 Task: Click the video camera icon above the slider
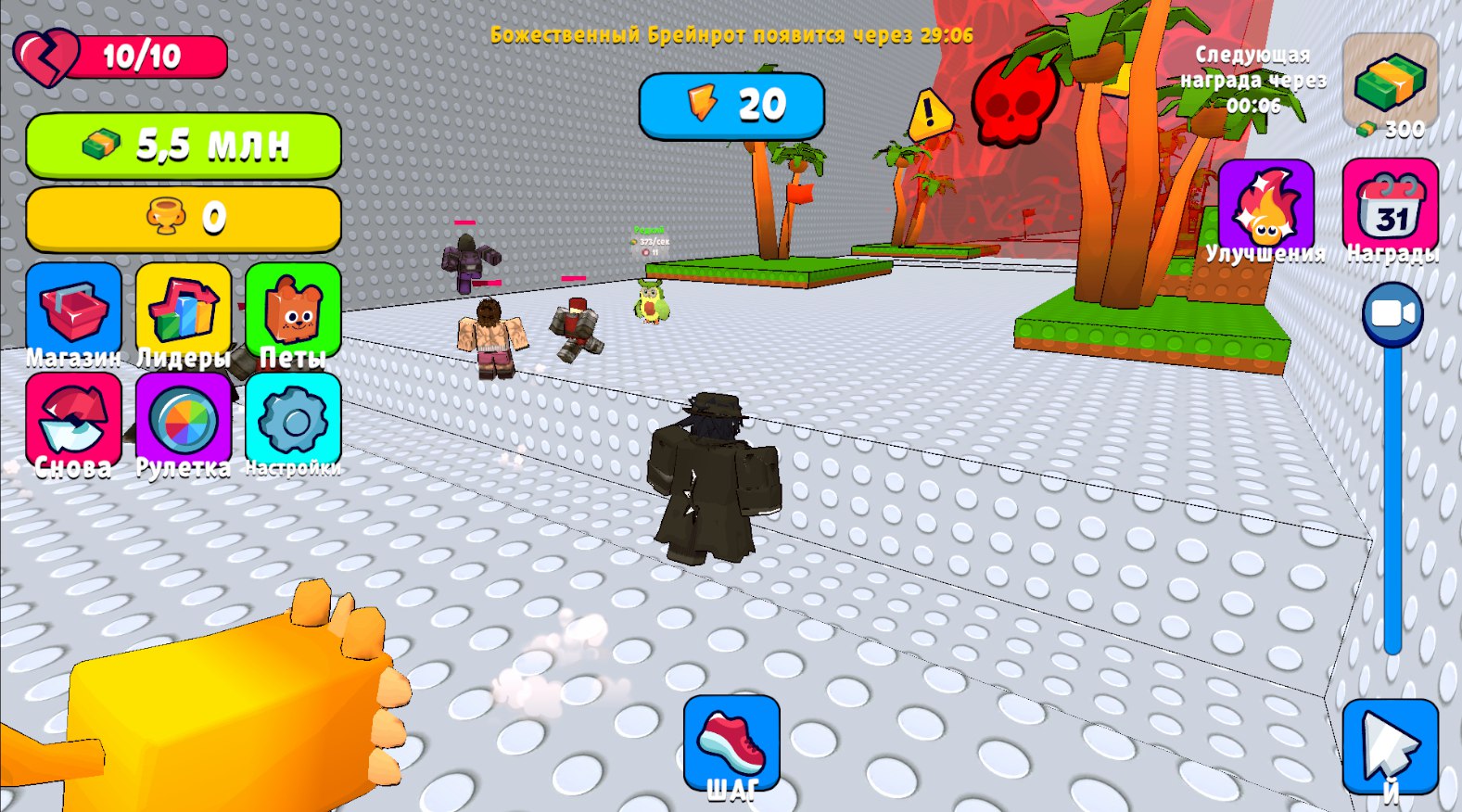pyautogui.click(x=1391, y=315)
